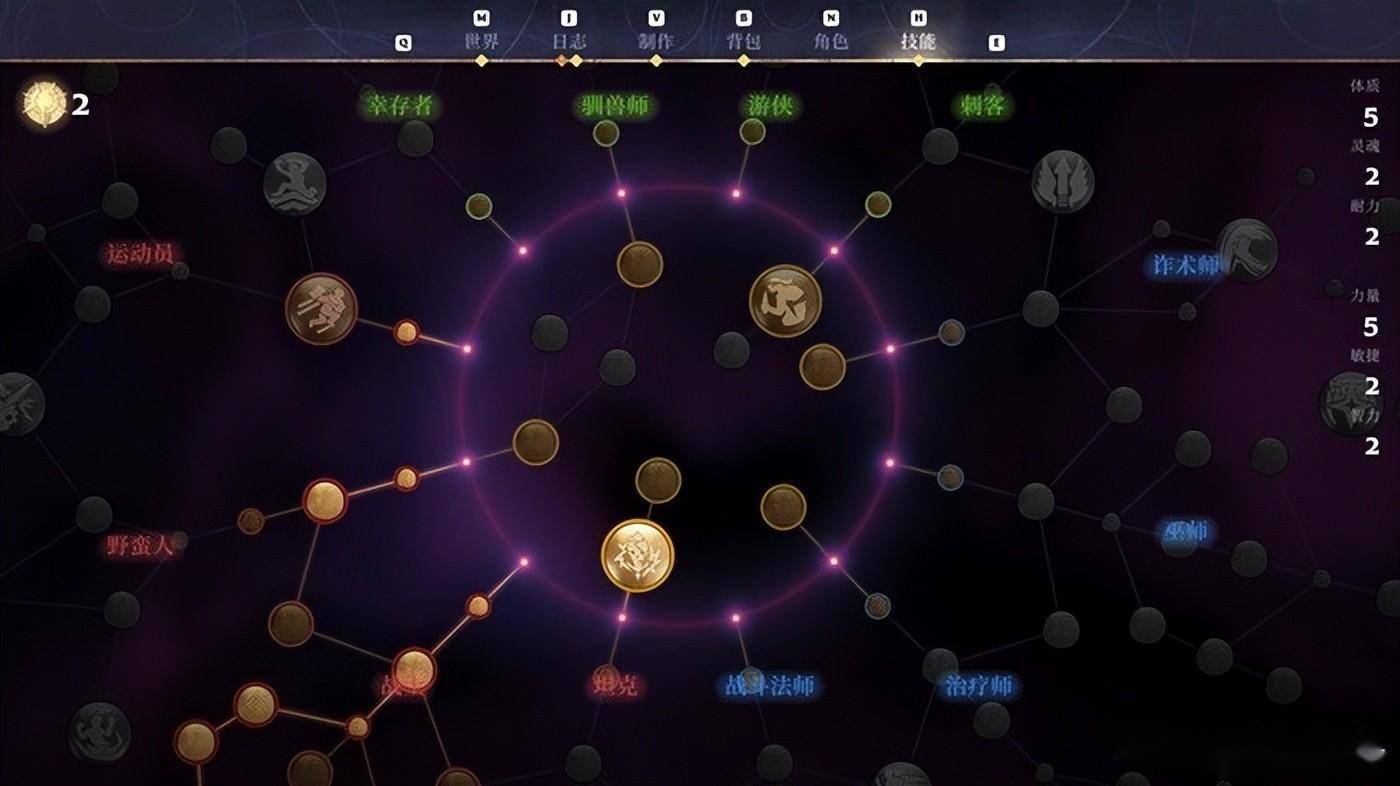1400x786 pixels.
Task: Select the 技能 (Skills) tab
Action: (x=918, y=42)
